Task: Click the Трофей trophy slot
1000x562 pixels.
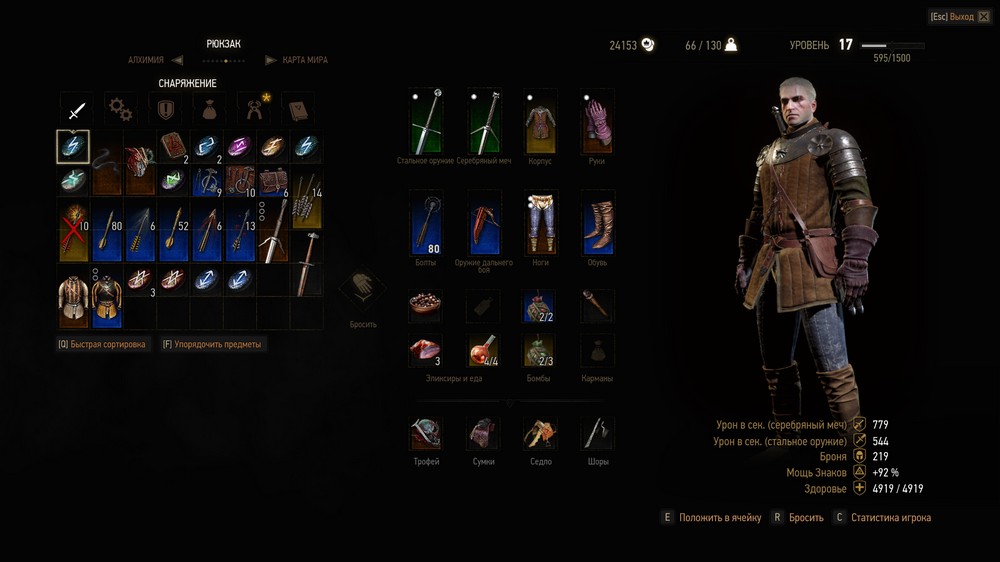Action: [425, 435]
